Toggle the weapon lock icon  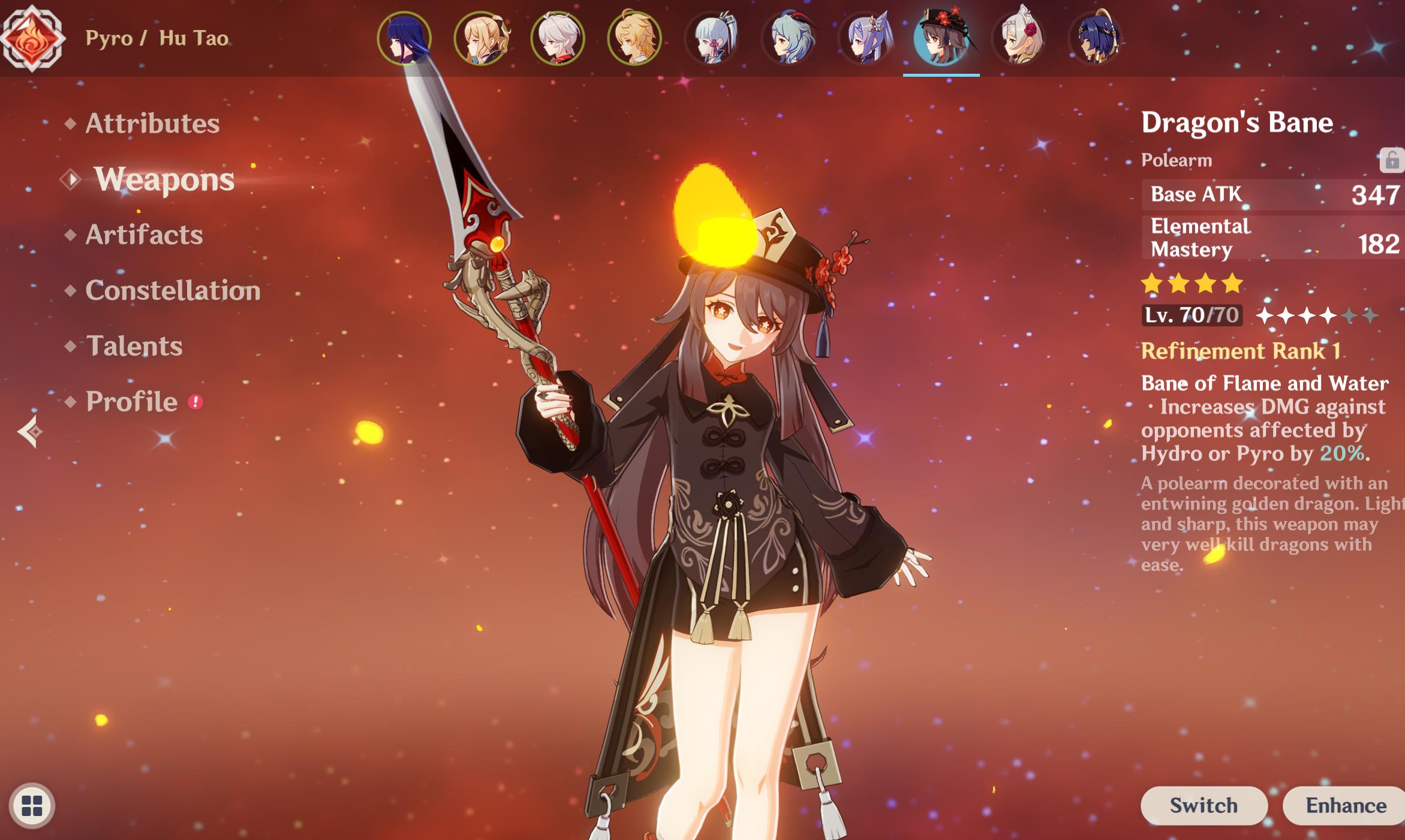[x=1391, y=160]
